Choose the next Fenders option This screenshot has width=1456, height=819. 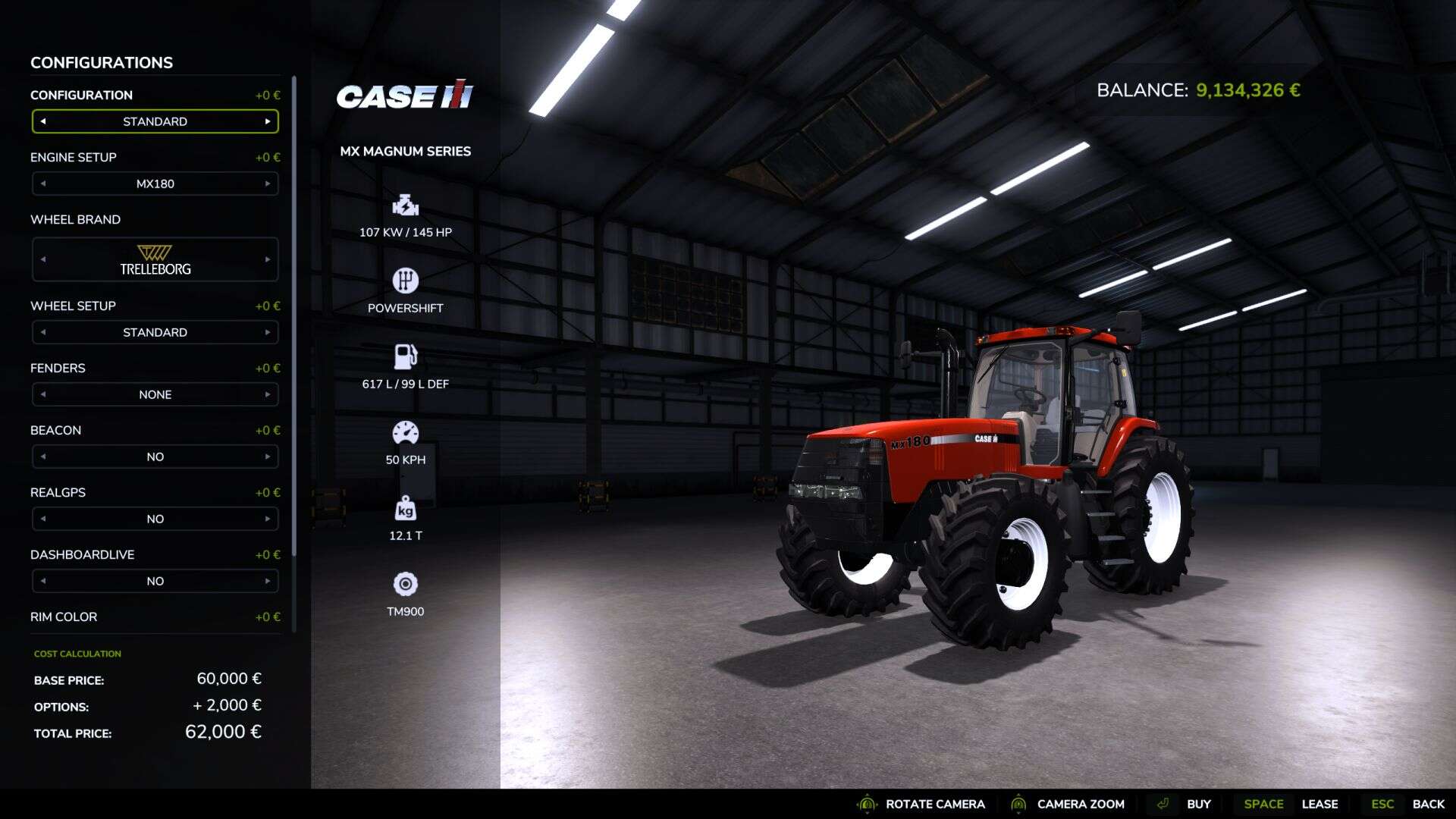click(267, 394)
